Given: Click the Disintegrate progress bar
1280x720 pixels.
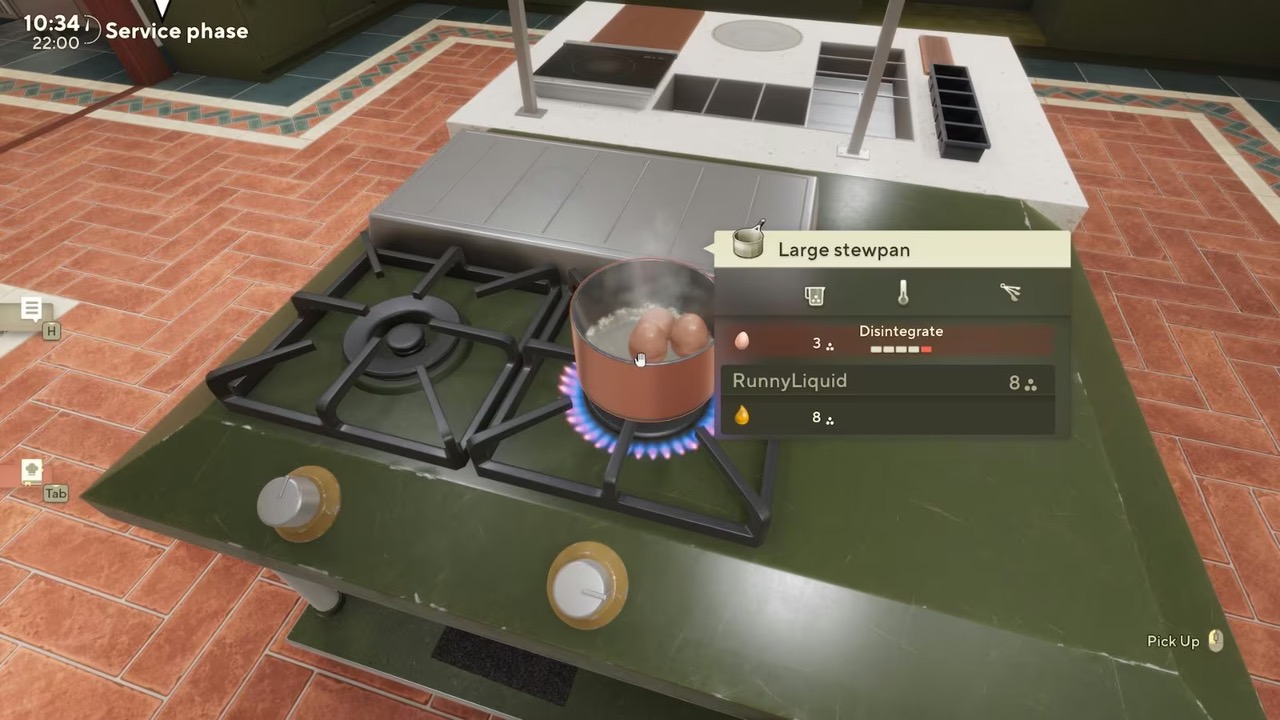Looking at the screenshot, I should [900, 349].
